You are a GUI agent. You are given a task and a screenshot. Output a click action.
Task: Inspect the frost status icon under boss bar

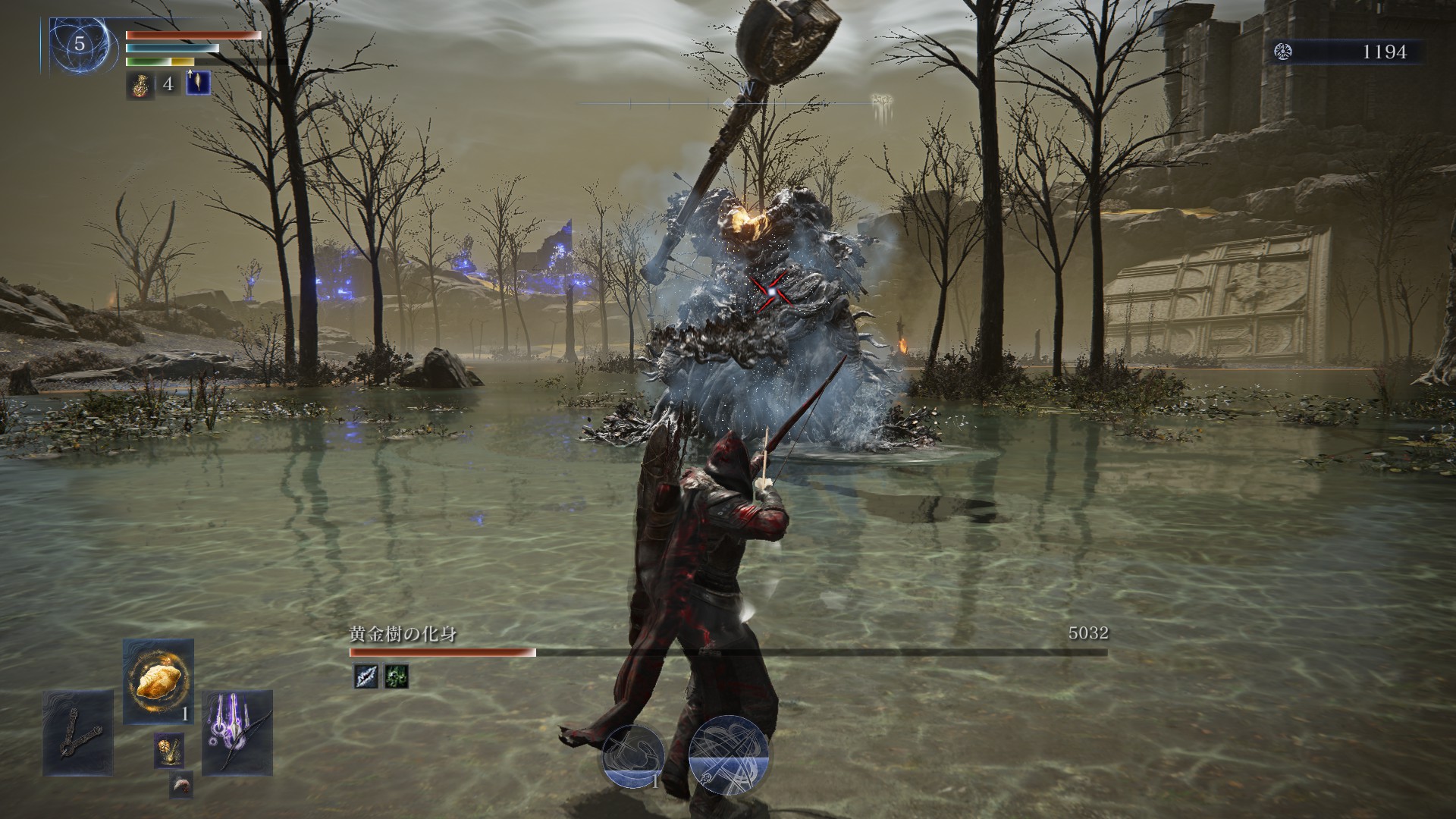(x=366, y=676)
